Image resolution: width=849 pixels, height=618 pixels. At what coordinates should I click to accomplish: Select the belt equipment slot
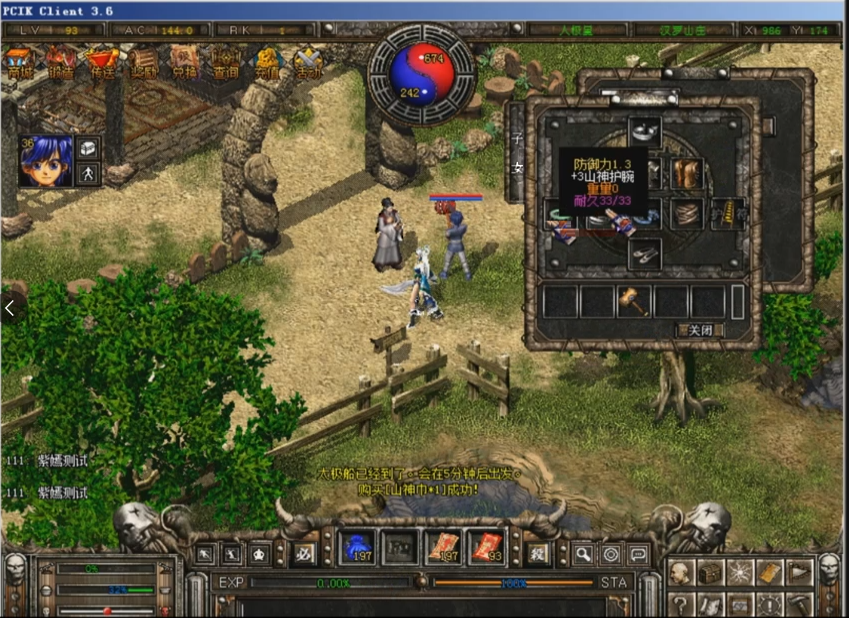tap(686, 213)
